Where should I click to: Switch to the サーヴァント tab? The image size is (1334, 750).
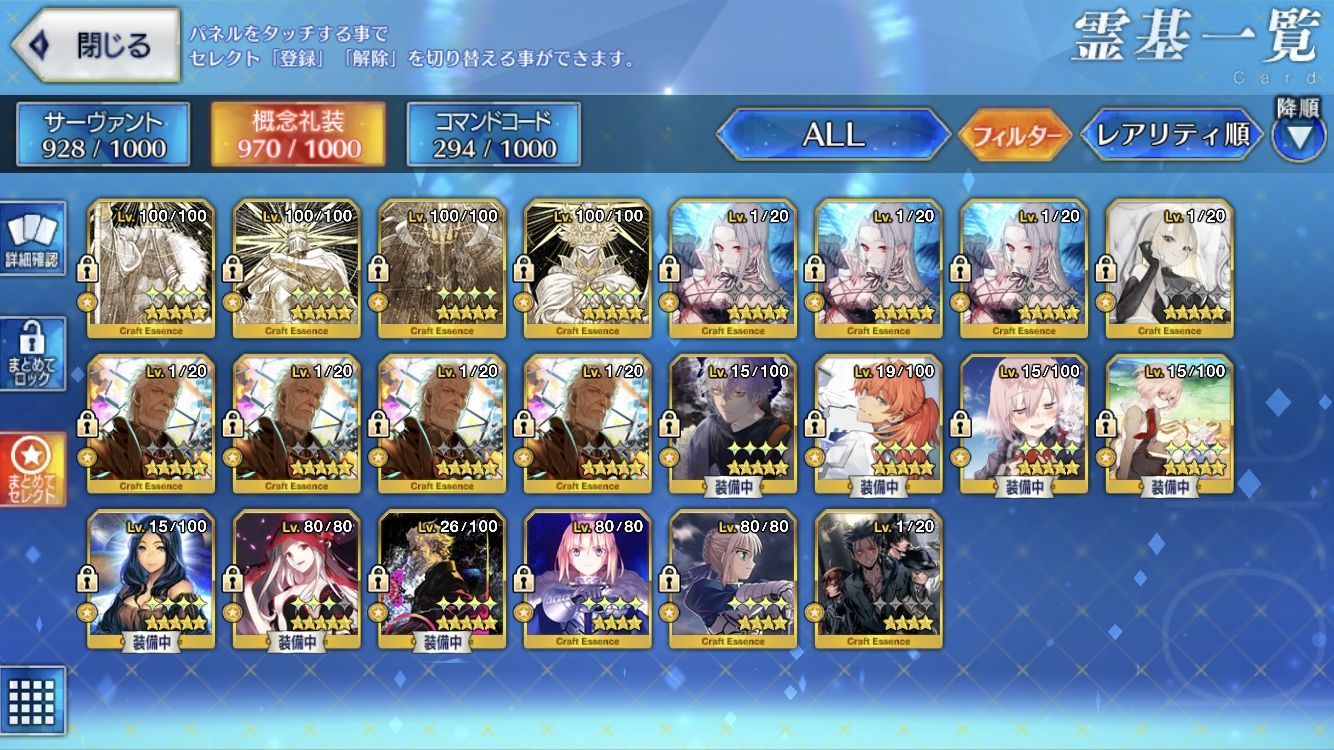[103, 135]
